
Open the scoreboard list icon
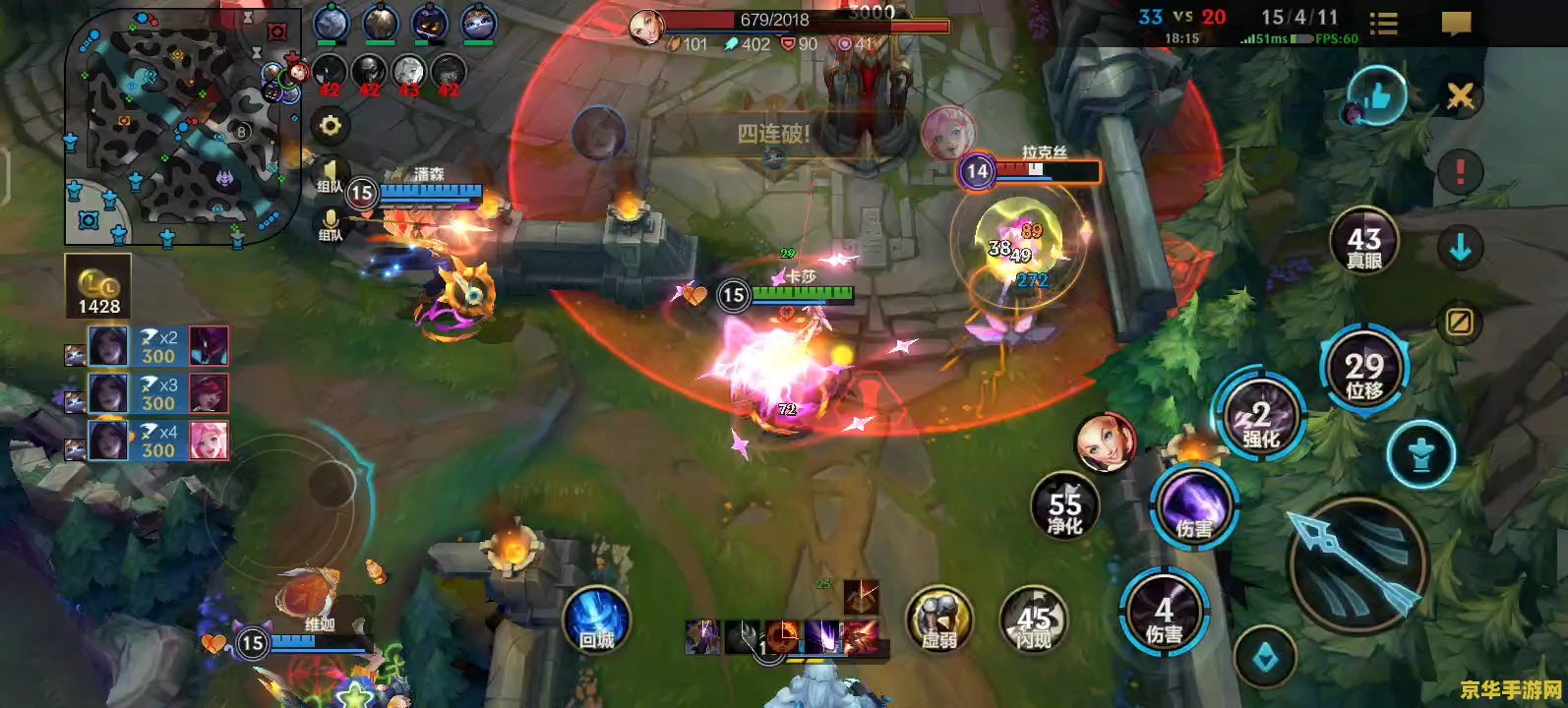point(1383,24)
